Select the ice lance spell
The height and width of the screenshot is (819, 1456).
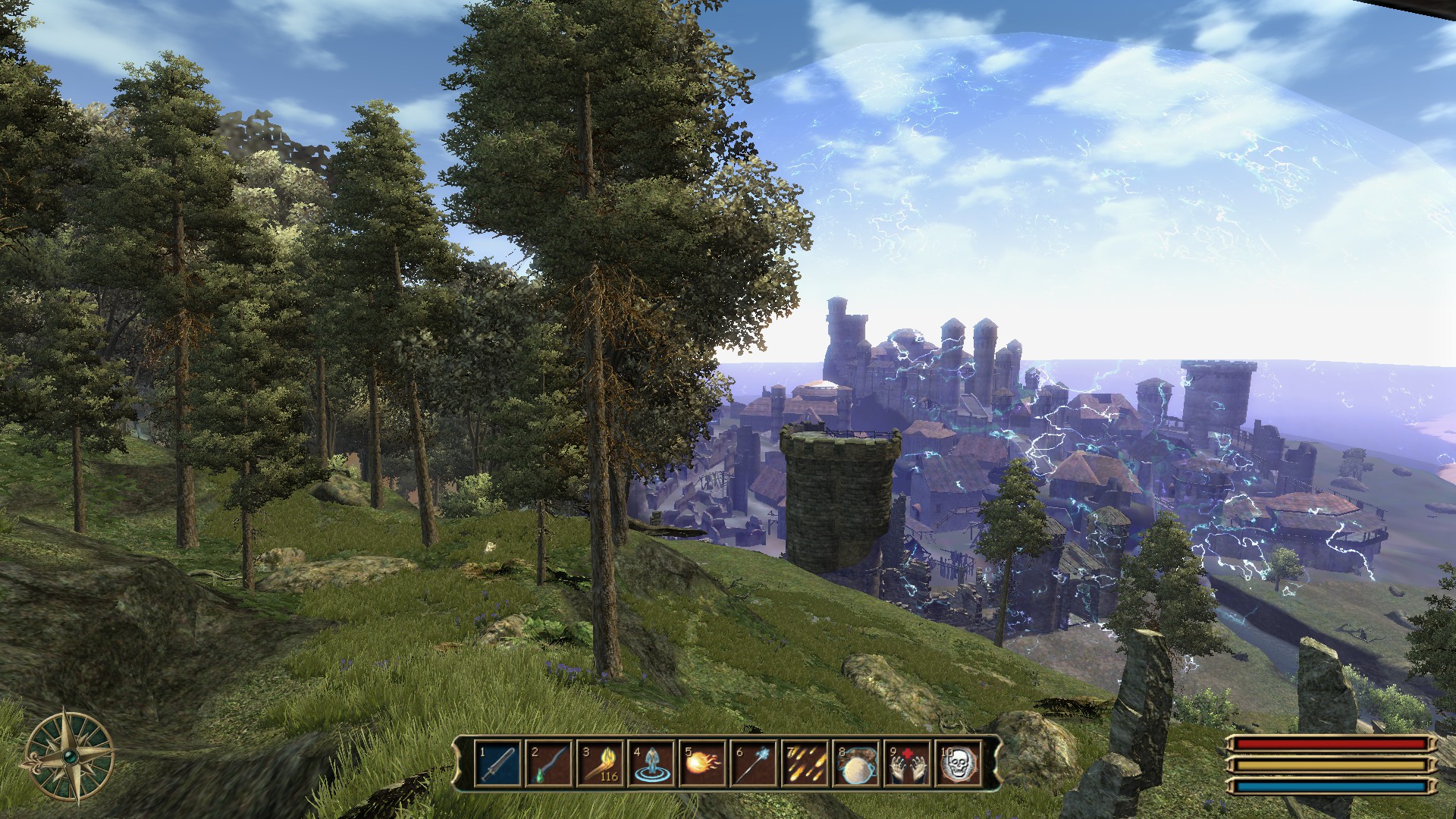coord(754,763)
